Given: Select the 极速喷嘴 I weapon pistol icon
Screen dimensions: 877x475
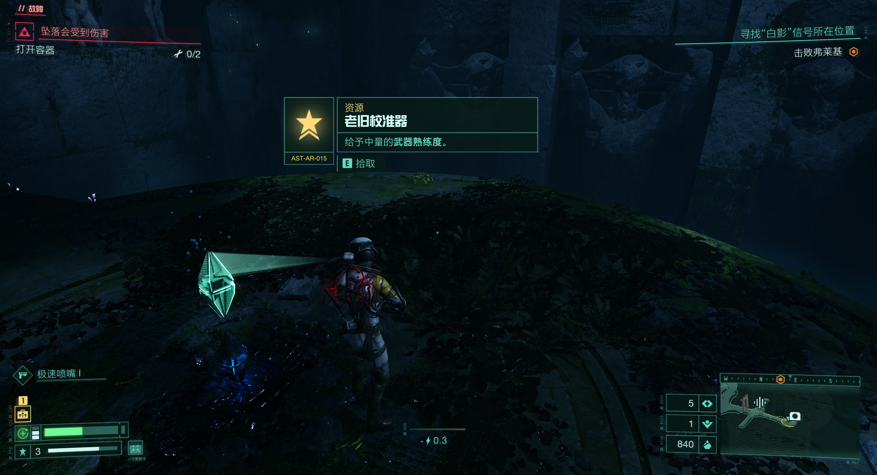Looking at the screenshot, I should tap(22, 375).
